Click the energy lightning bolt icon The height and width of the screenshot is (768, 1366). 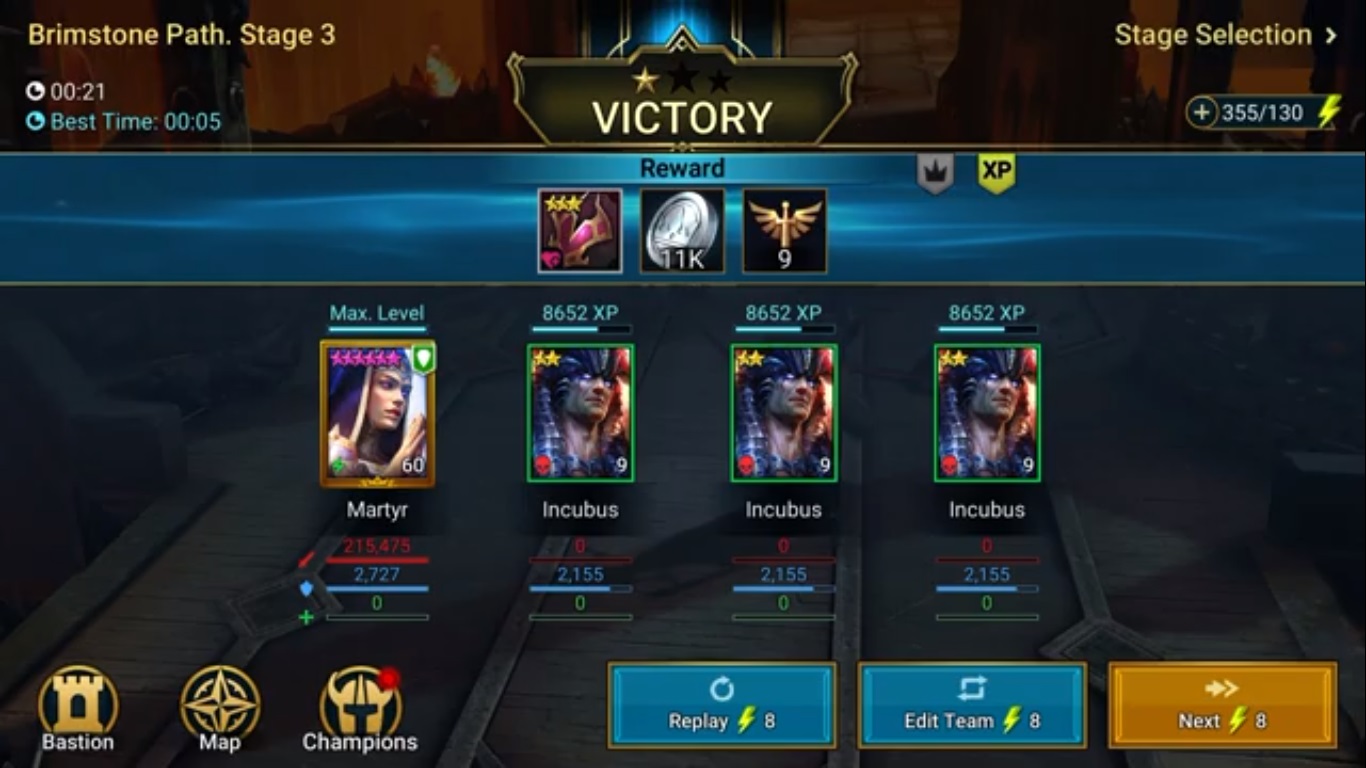click(1331, 114)
